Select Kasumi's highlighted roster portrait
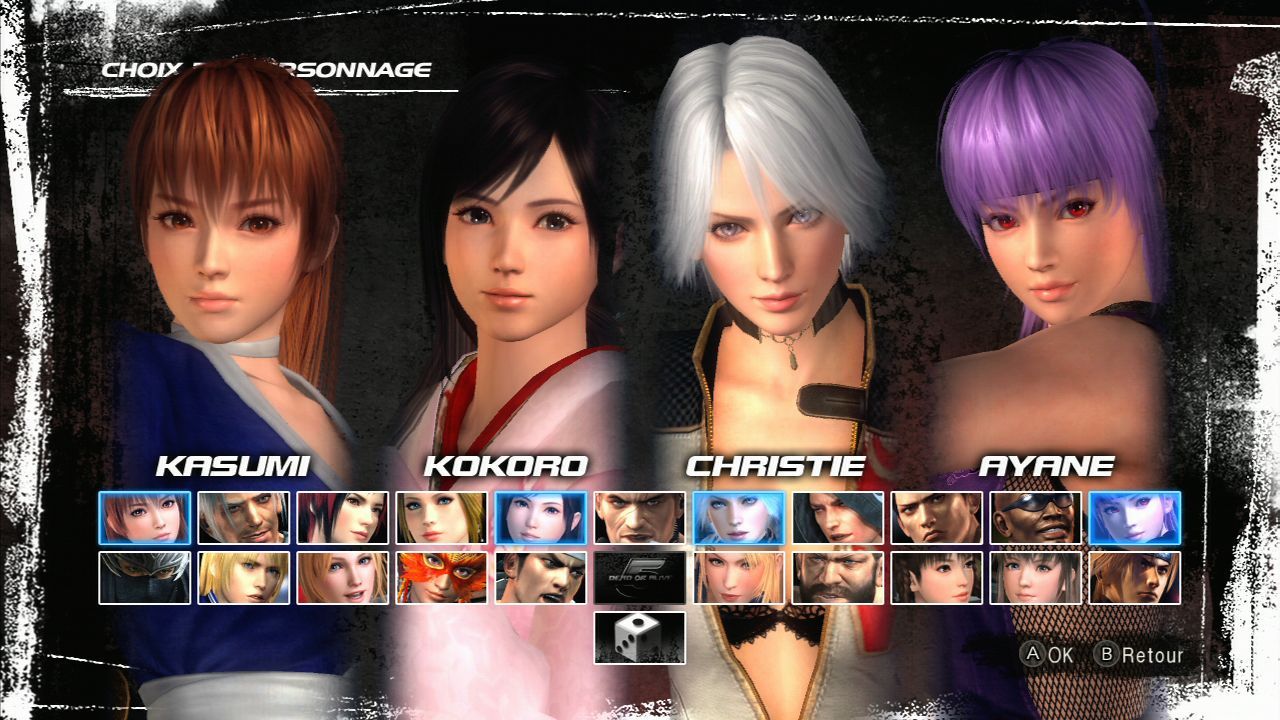Screen dimensions: 1280x720 click(144, 517)
